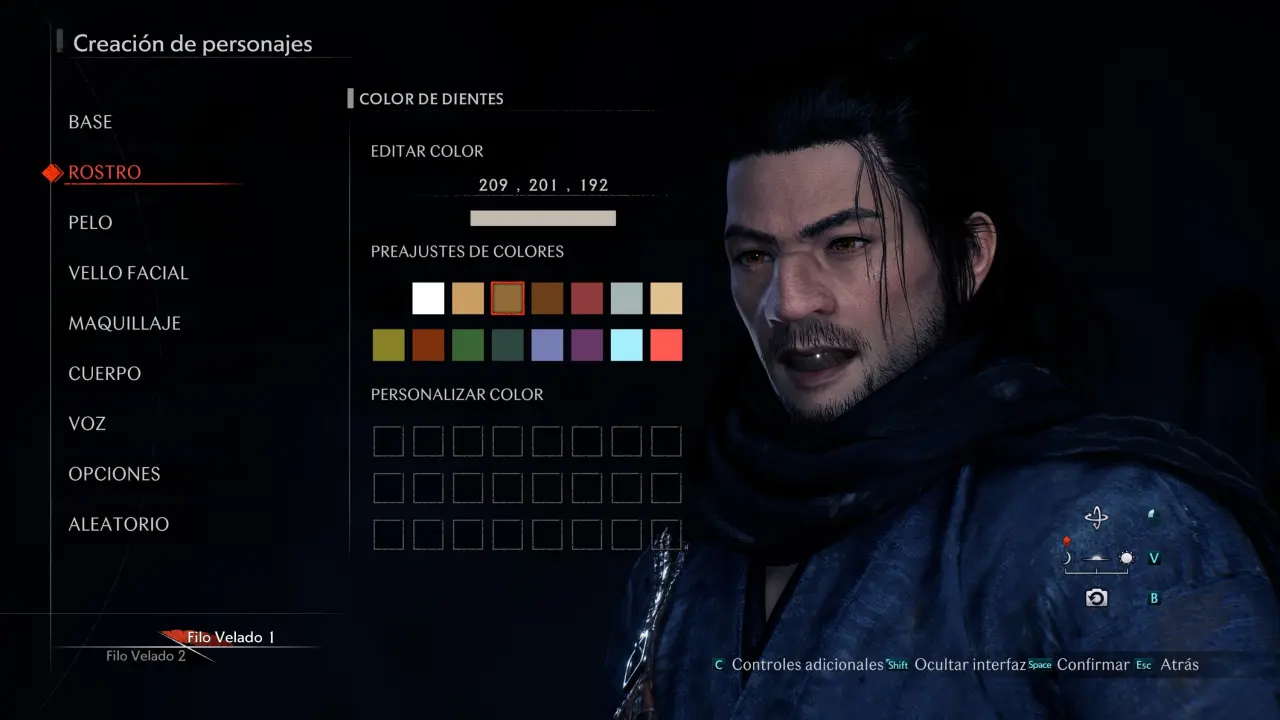This screenshot has height=720, width=1280.
Task: Switch to CUERPO settings
Action: point(105,373)
